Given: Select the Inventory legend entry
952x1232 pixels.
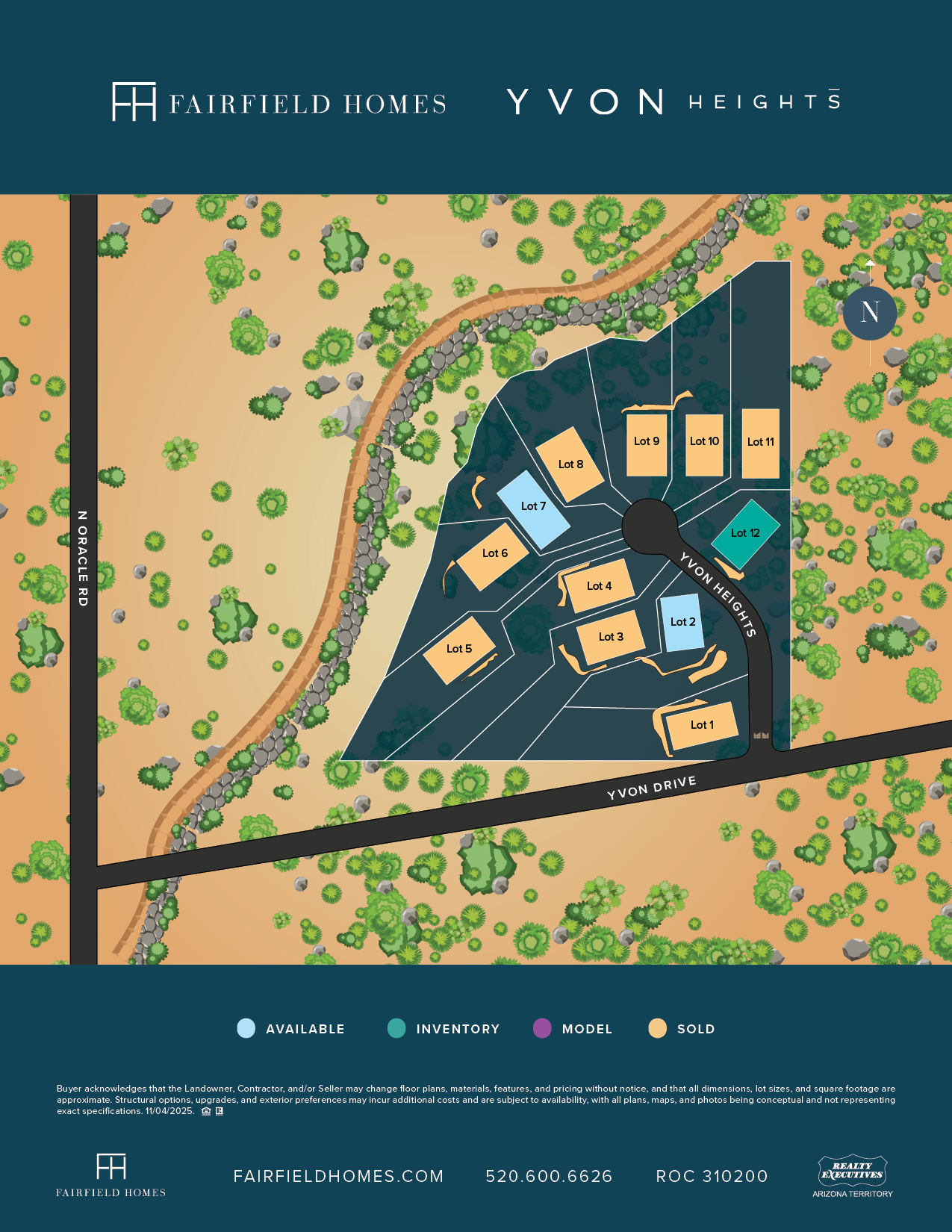Looking at the screenshot, I should click(x=444, y=1029).
